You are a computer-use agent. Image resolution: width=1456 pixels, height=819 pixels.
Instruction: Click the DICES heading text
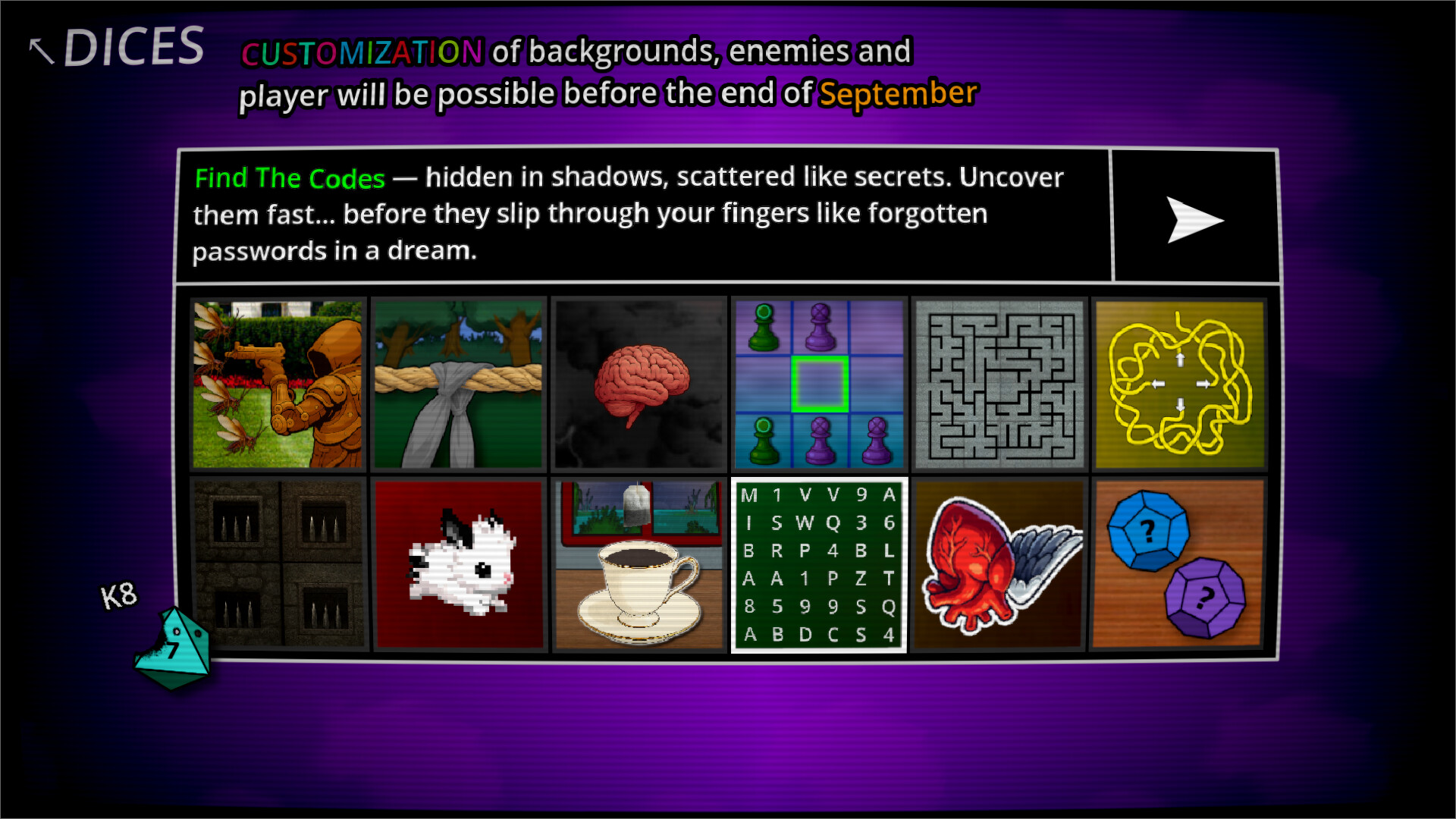135,45
